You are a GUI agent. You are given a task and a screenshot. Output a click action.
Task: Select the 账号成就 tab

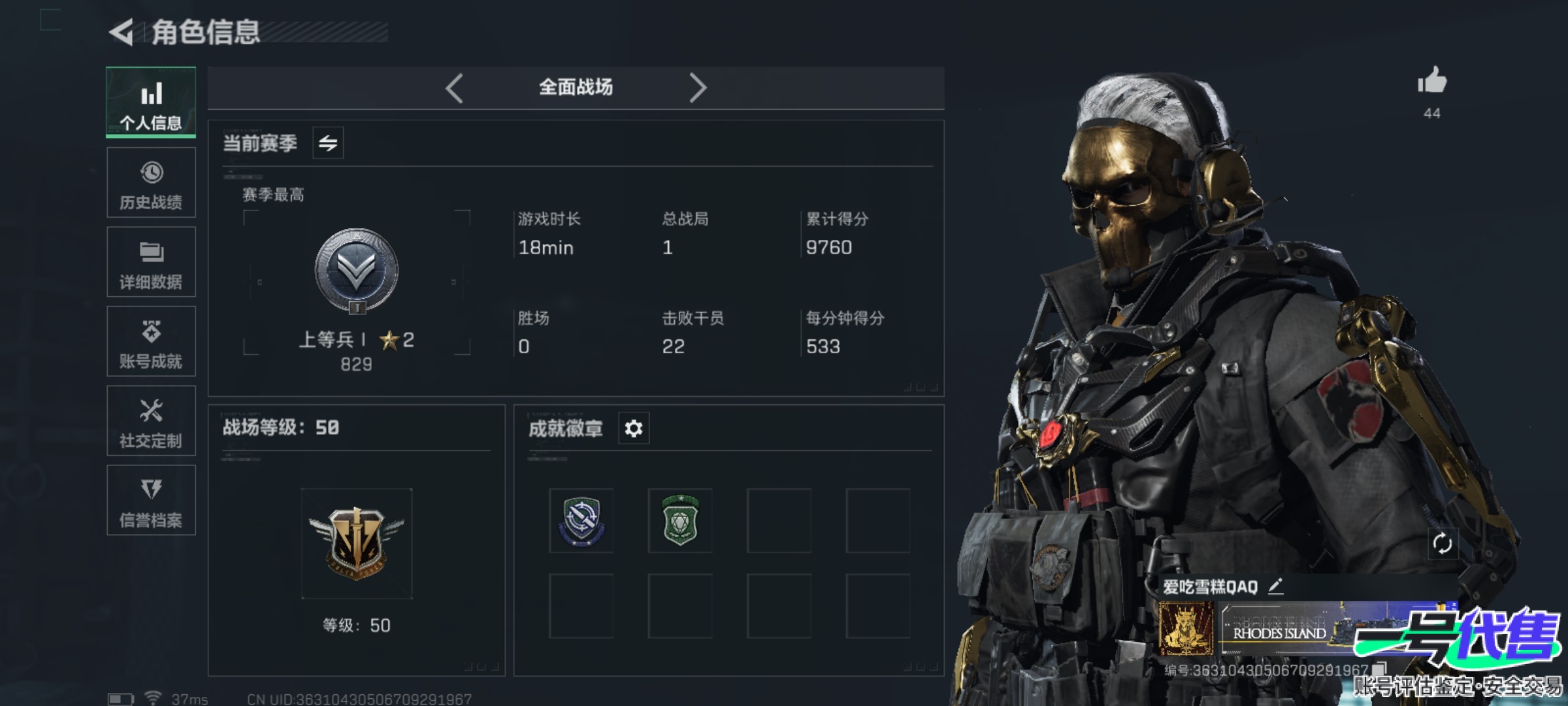pyautogui.click(x=151, y=341)
